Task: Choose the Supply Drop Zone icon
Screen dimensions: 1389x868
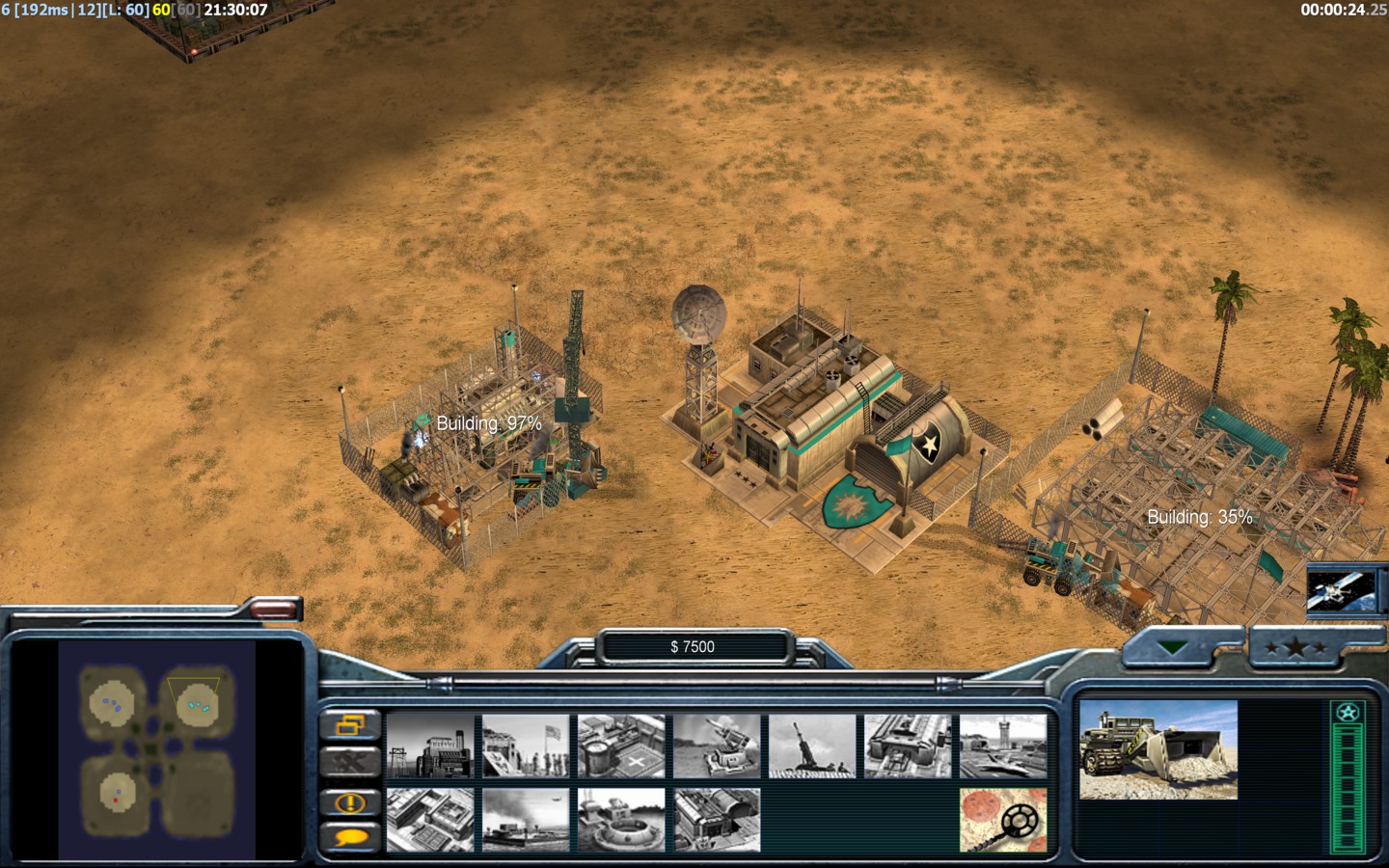Action: (x=526, y=820)
